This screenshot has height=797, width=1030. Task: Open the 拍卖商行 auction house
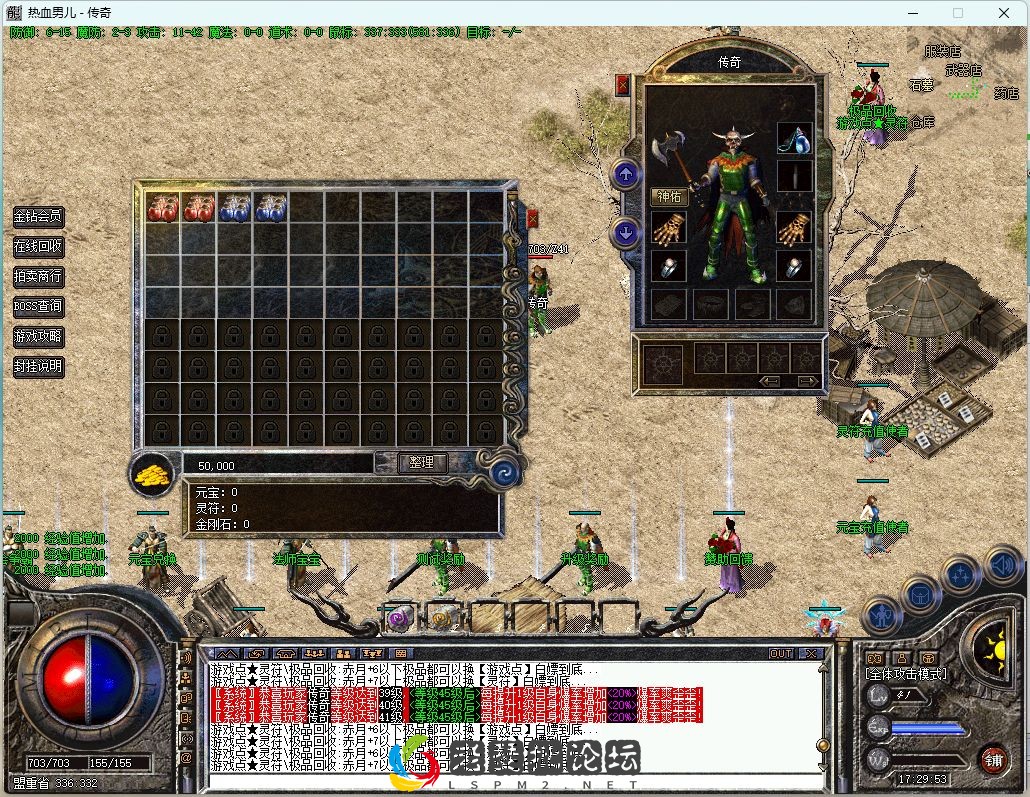tap(38, 276)
